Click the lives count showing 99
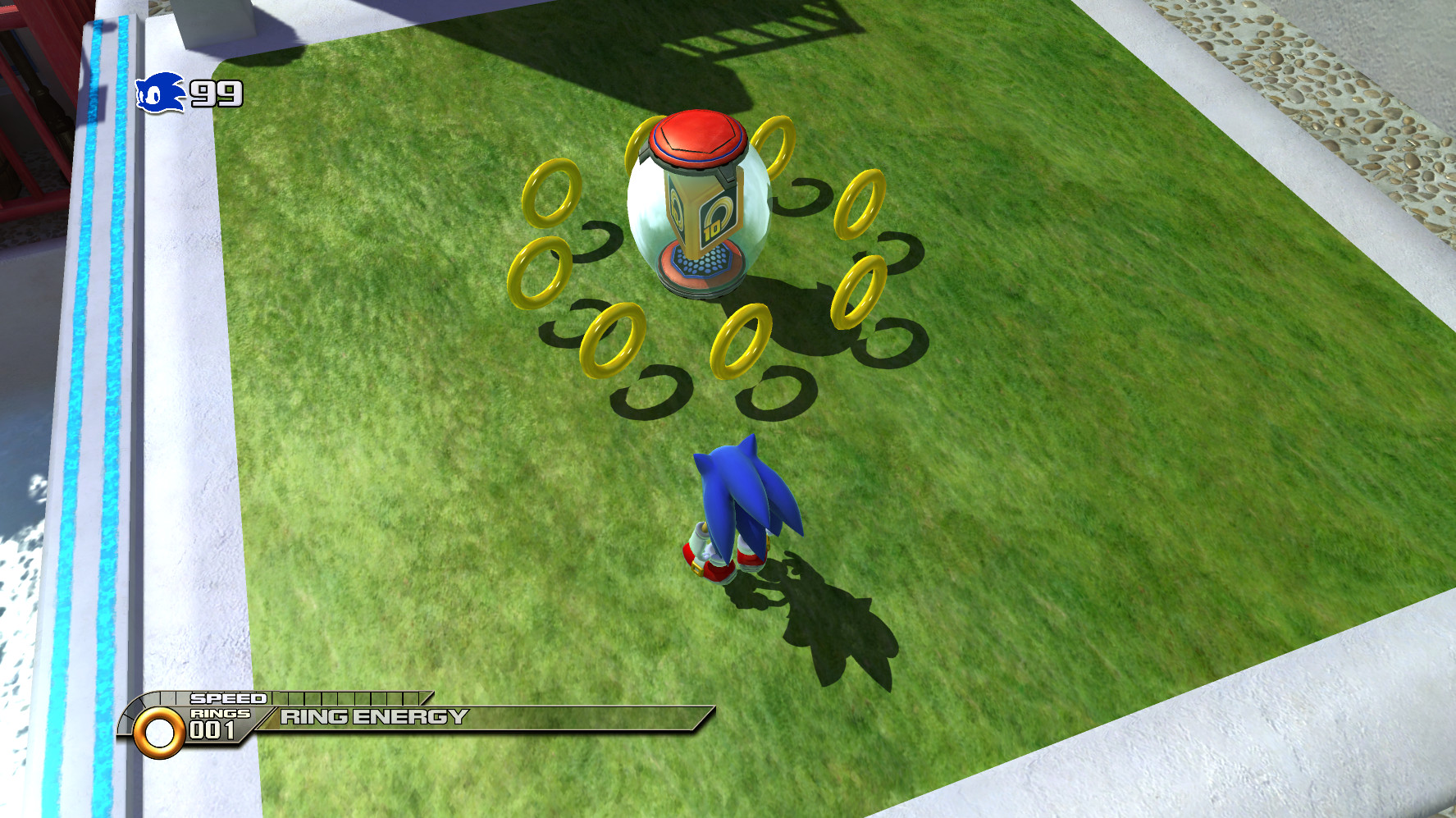 coord(215,93)
